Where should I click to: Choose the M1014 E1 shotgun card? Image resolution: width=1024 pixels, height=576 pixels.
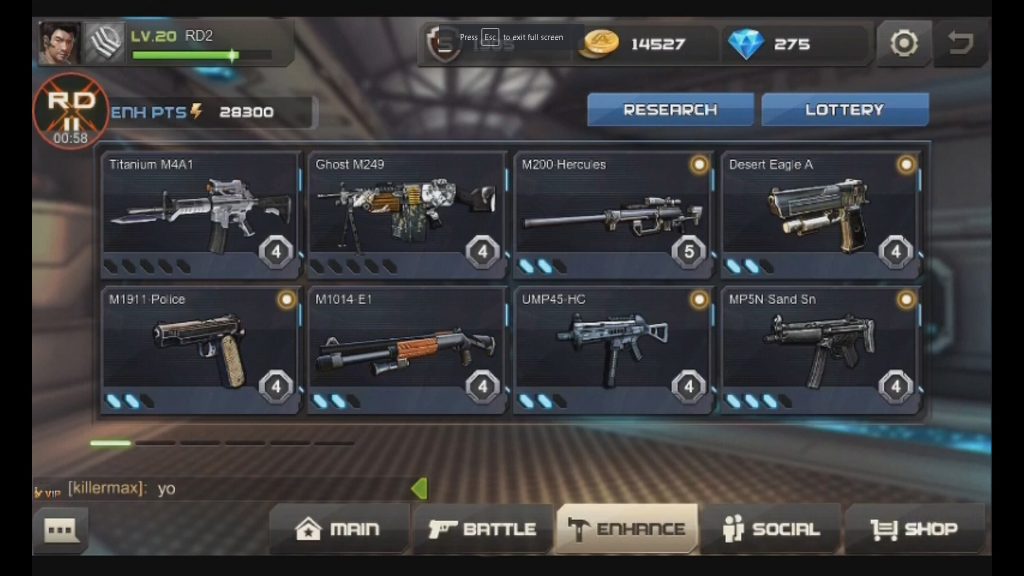[407, 350]
